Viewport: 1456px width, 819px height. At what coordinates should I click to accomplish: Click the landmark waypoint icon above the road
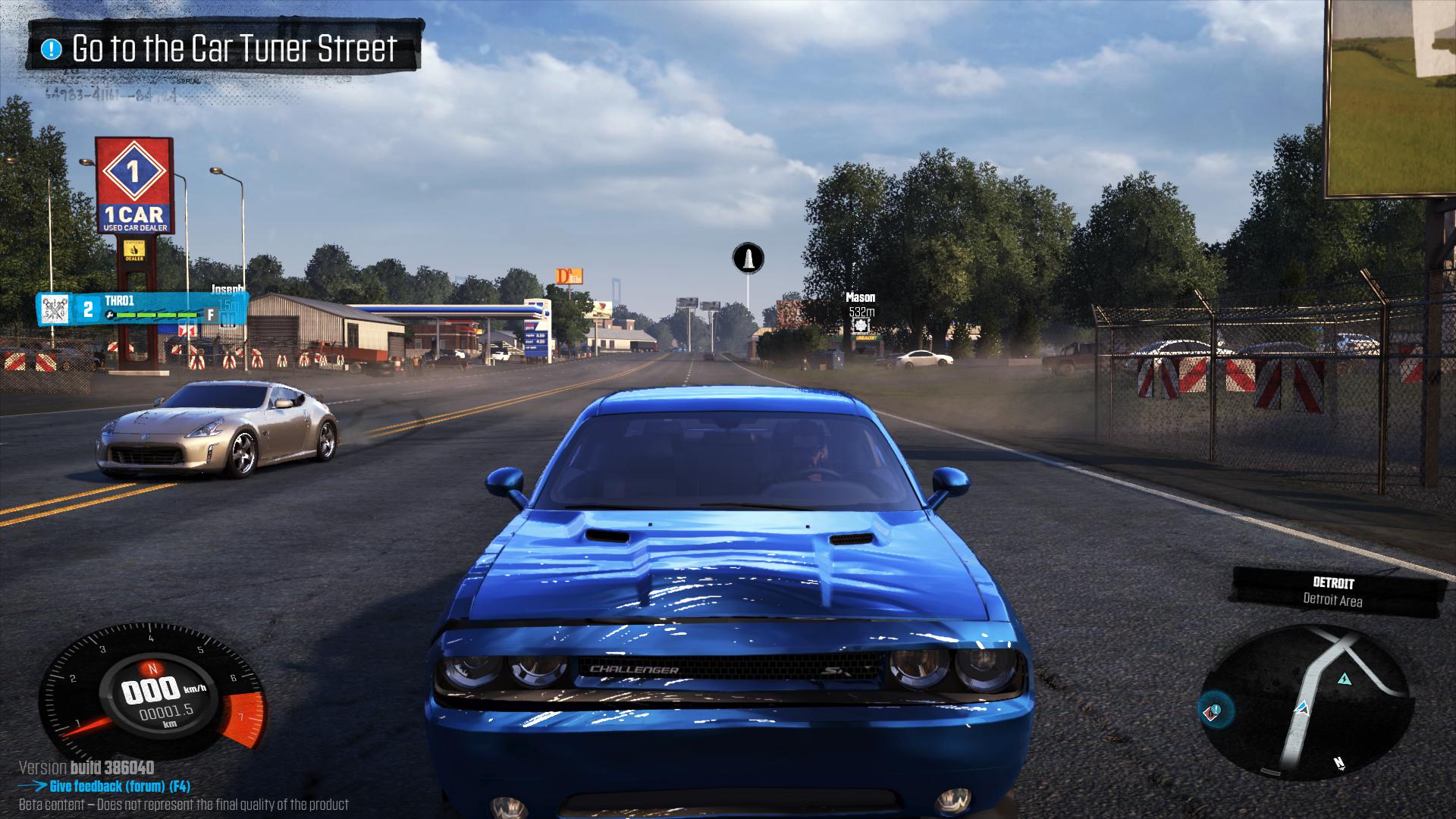pos(748,258)
